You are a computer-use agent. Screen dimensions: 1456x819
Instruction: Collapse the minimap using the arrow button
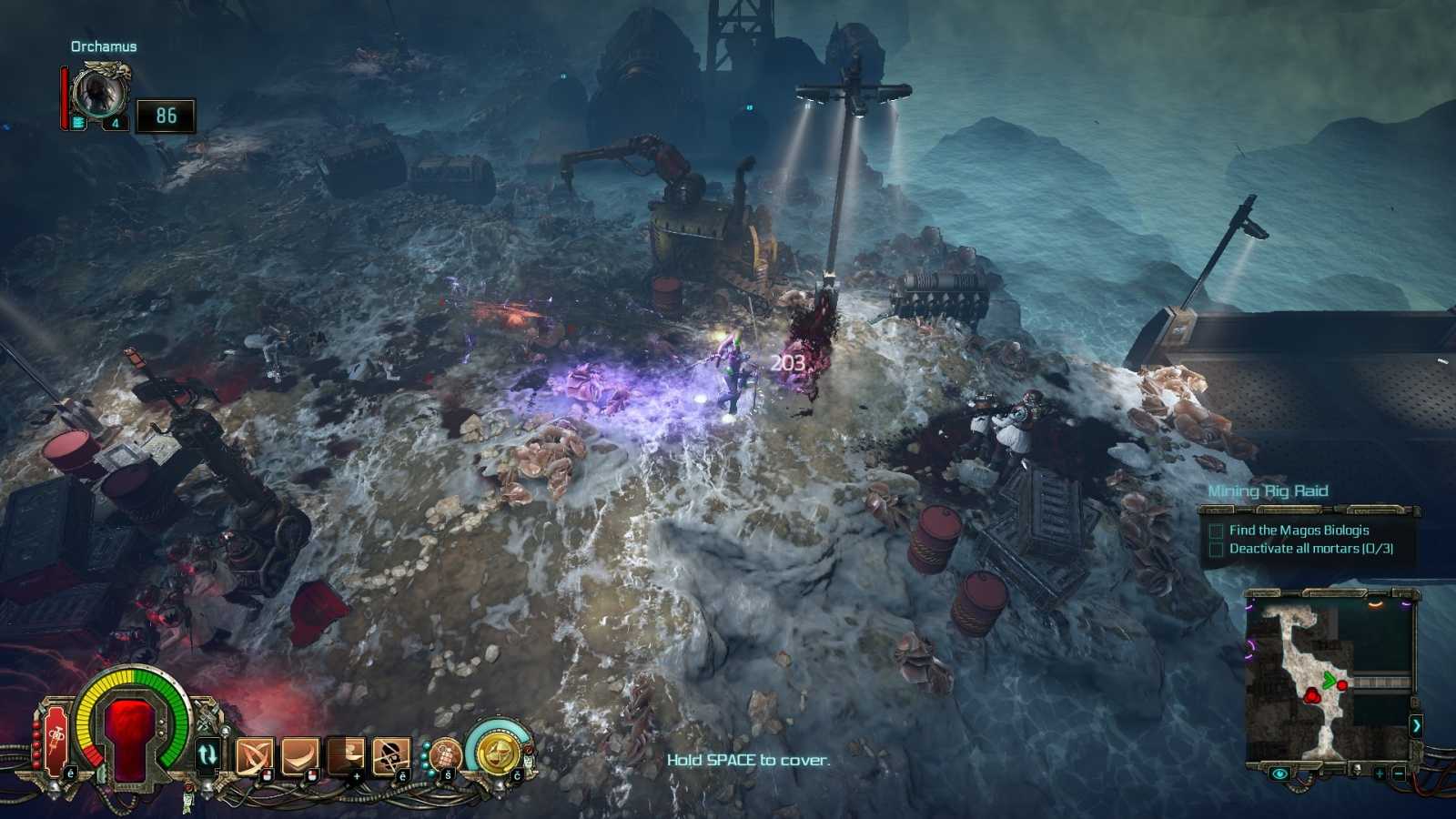click(1416, 725)
